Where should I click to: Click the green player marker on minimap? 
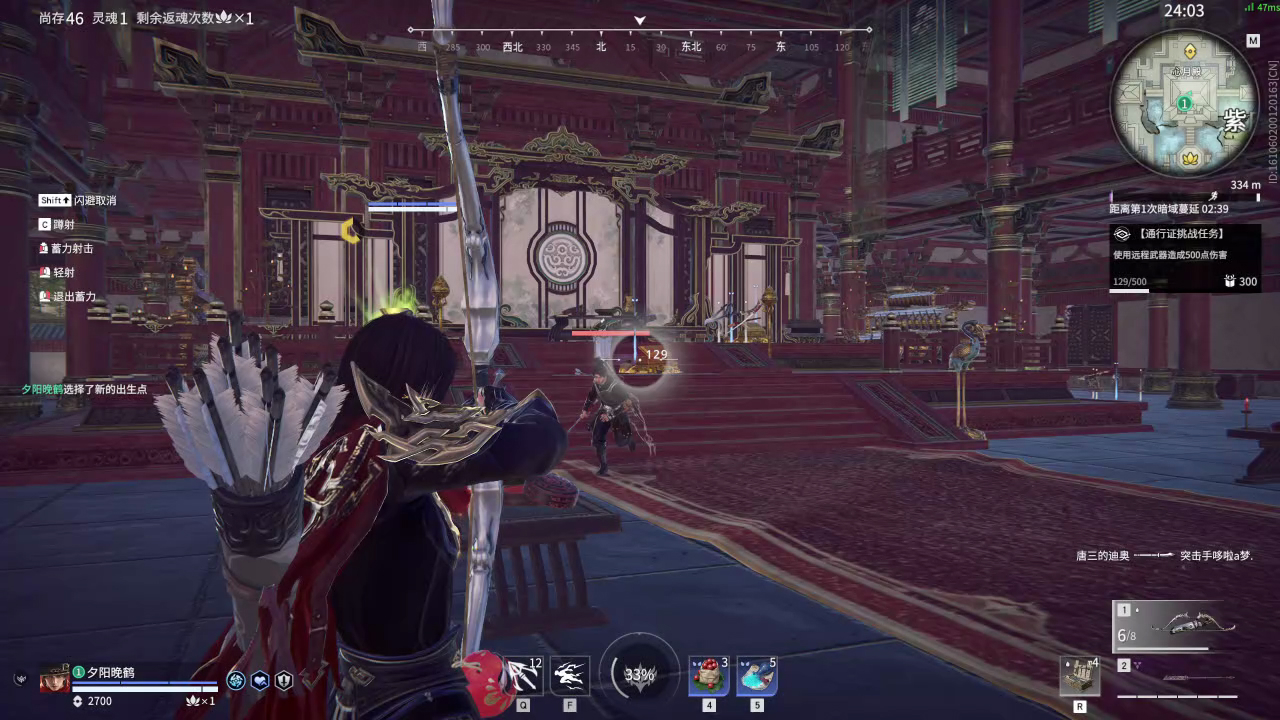pos(1184,103)
